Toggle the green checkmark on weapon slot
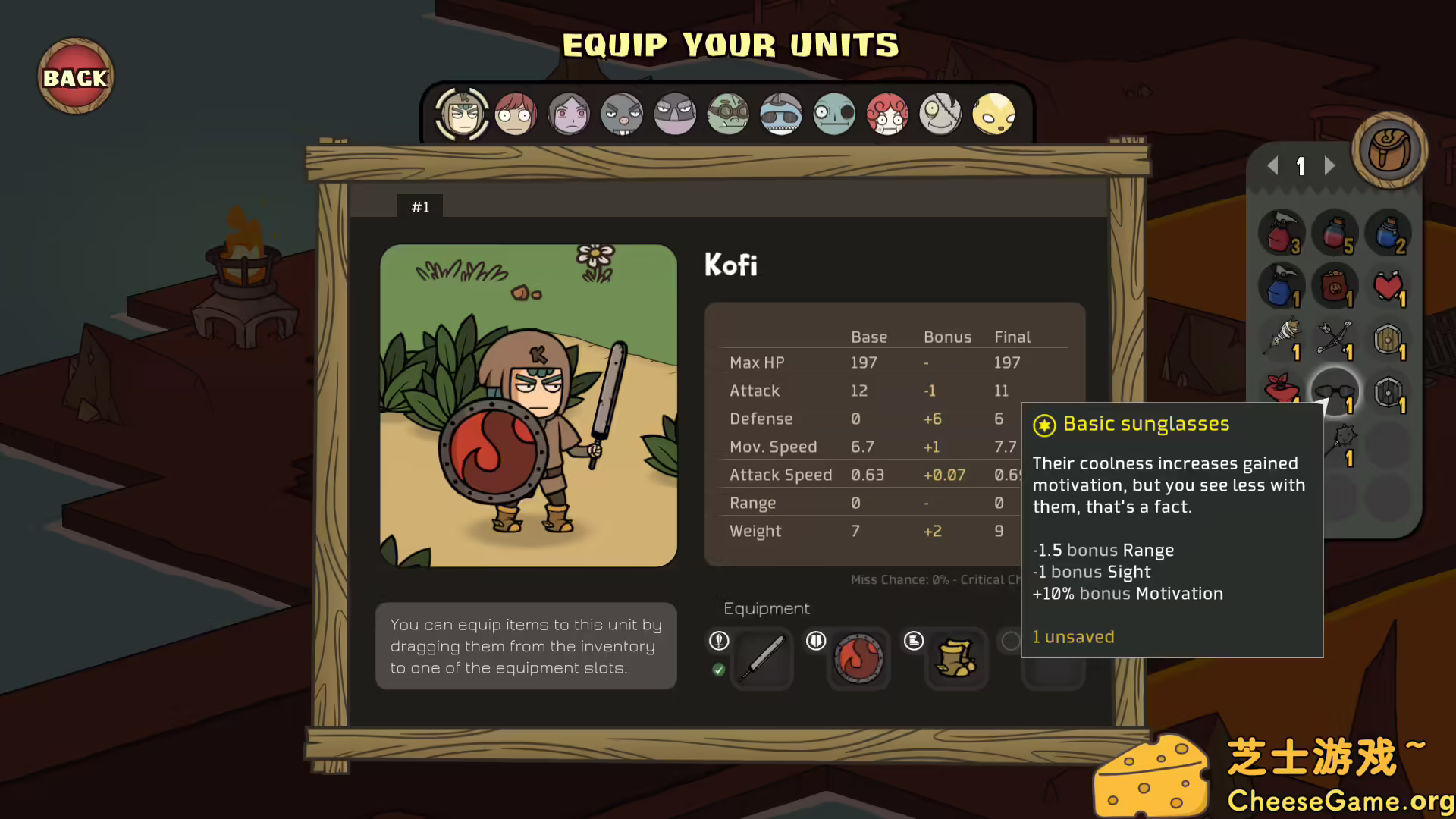Image resolution: width=1456 pixels, height=819 pixels. (x=719, y=670)
